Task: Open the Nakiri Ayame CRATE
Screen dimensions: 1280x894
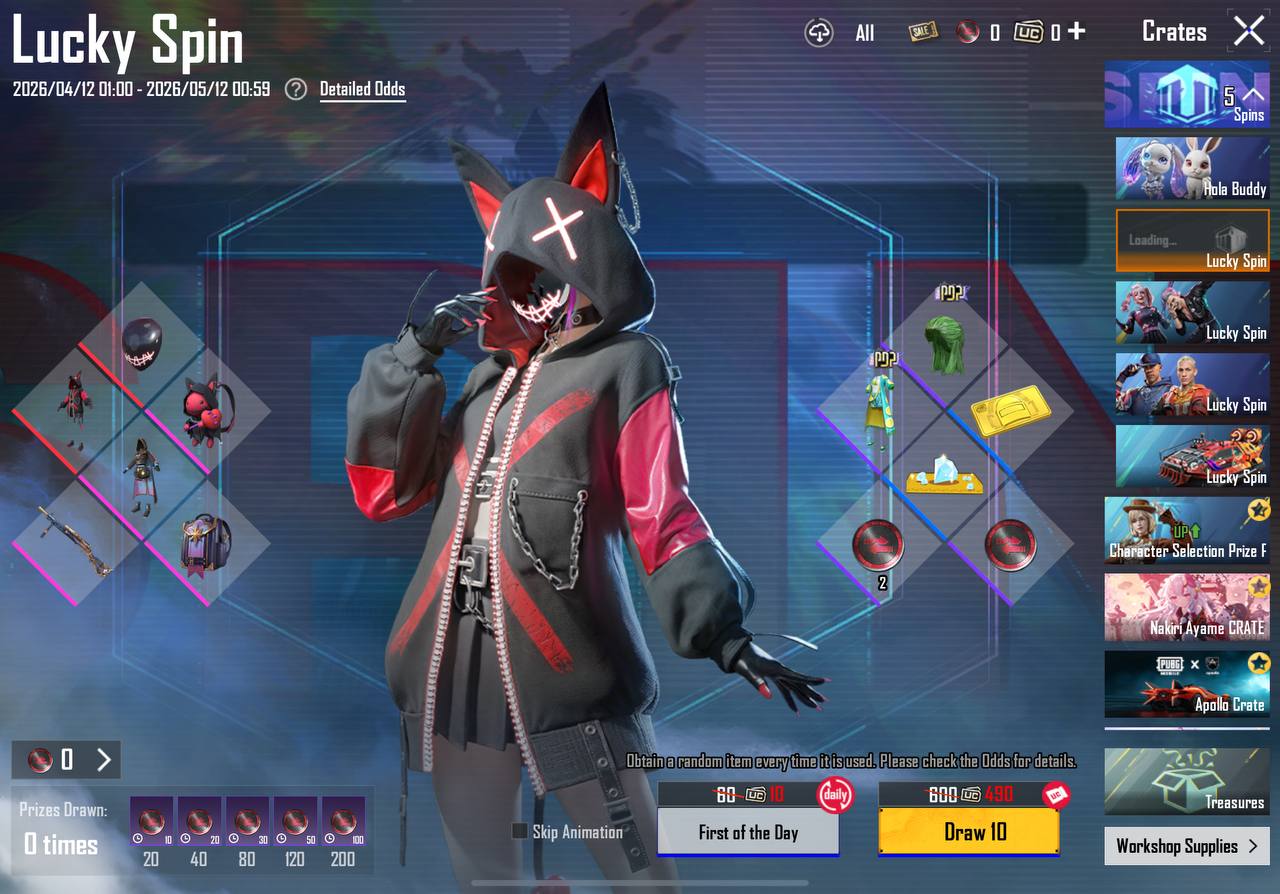Action: (x=1187, y=607)
